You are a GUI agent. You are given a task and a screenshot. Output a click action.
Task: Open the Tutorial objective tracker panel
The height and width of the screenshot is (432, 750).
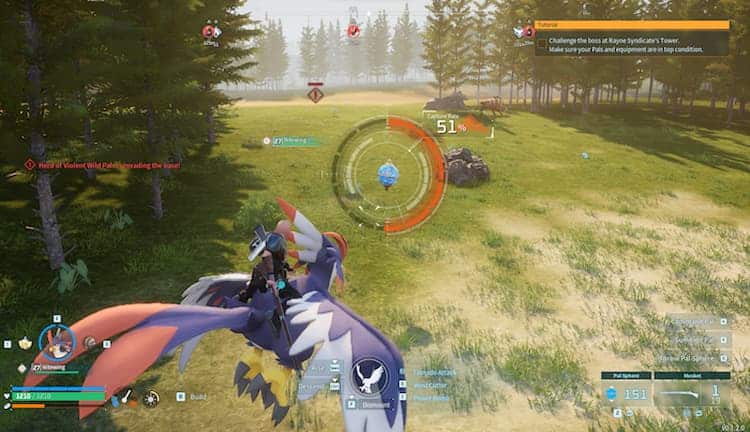[632, 37]
